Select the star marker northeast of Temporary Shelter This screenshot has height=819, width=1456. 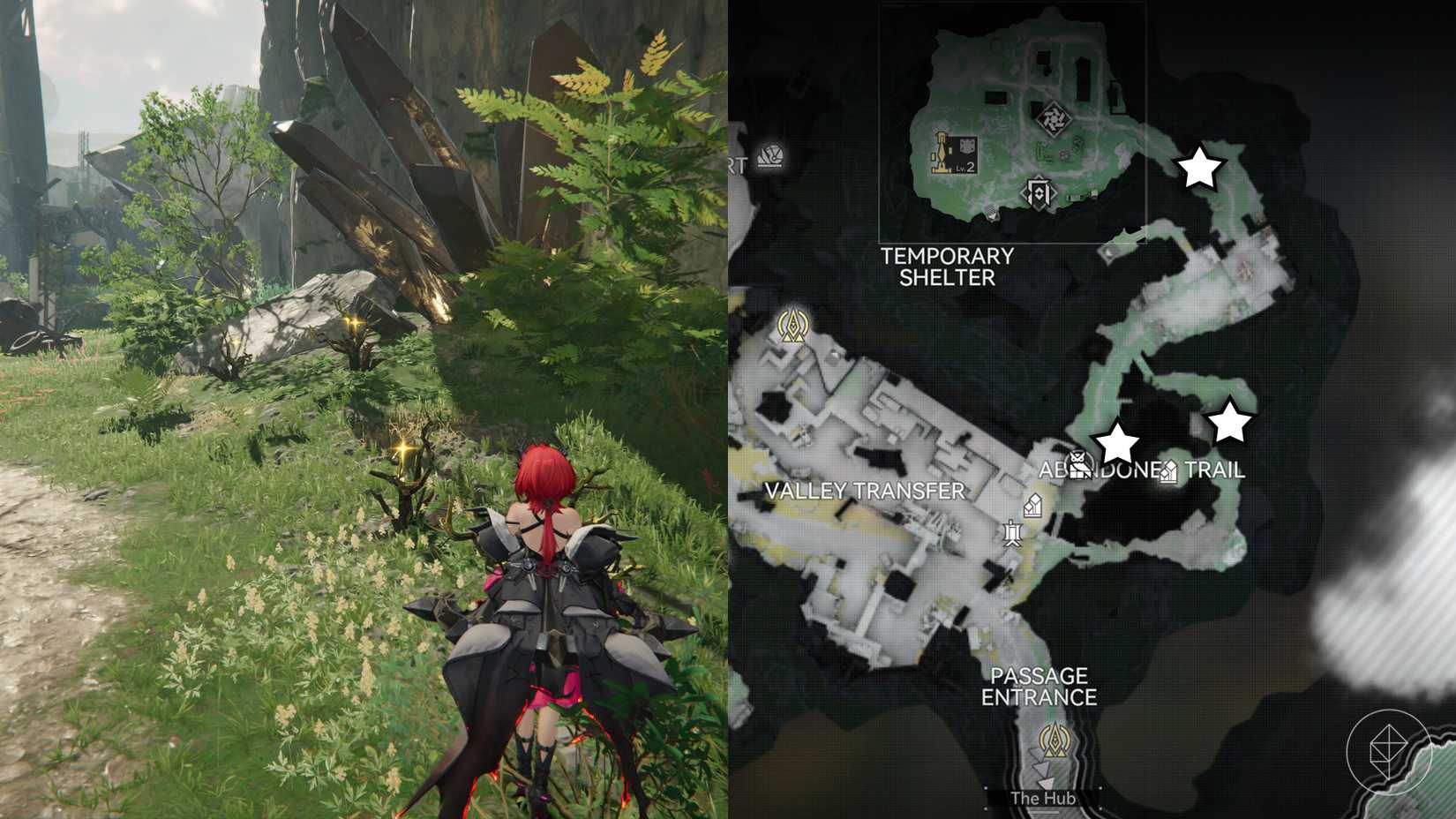click(x=1200, y=168)
